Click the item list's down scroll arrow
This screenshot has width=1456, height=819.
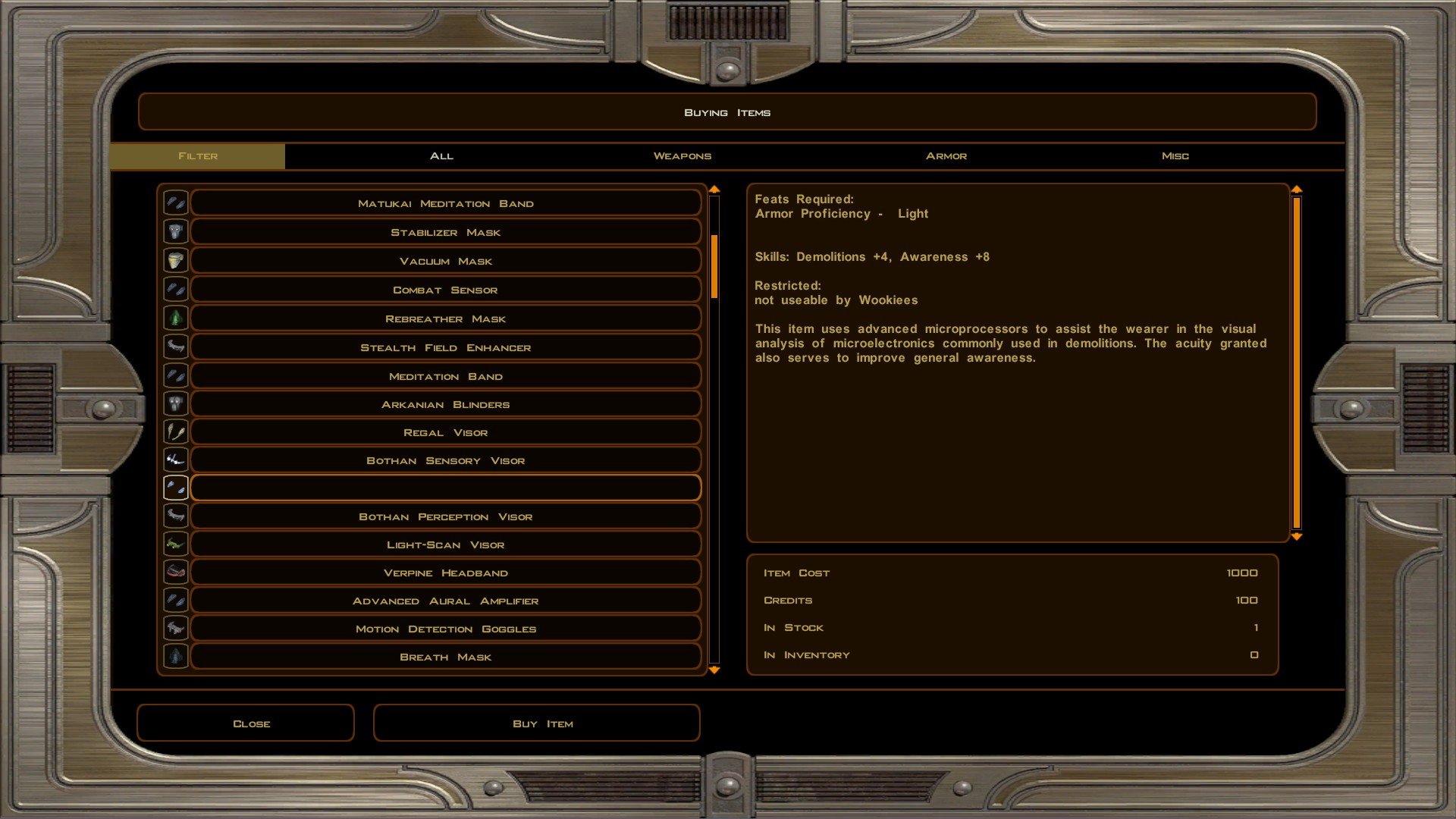point(714,670)
